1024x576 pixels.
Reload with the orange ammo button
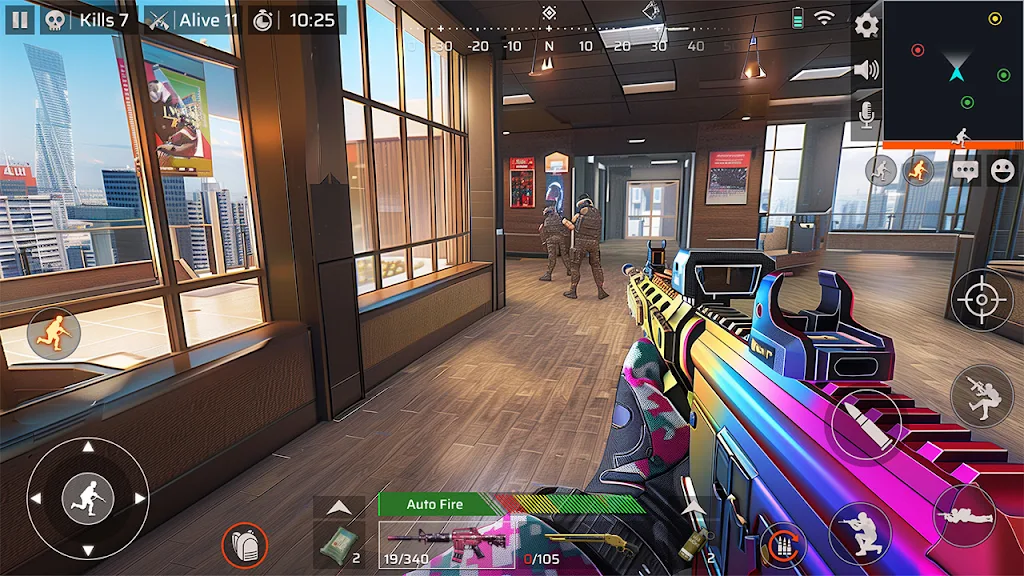coord(783,546)
